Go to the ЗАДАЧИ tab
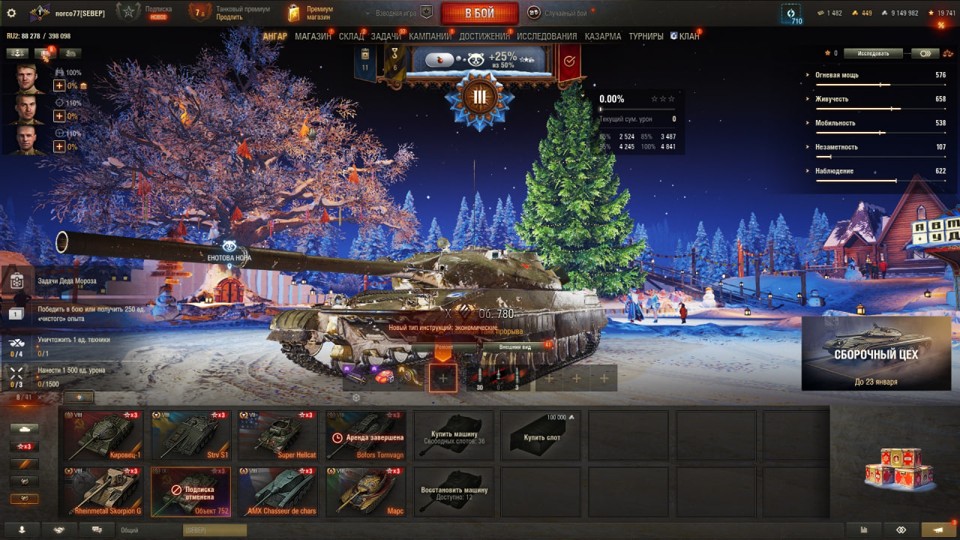960x540 pixels. 386,37
